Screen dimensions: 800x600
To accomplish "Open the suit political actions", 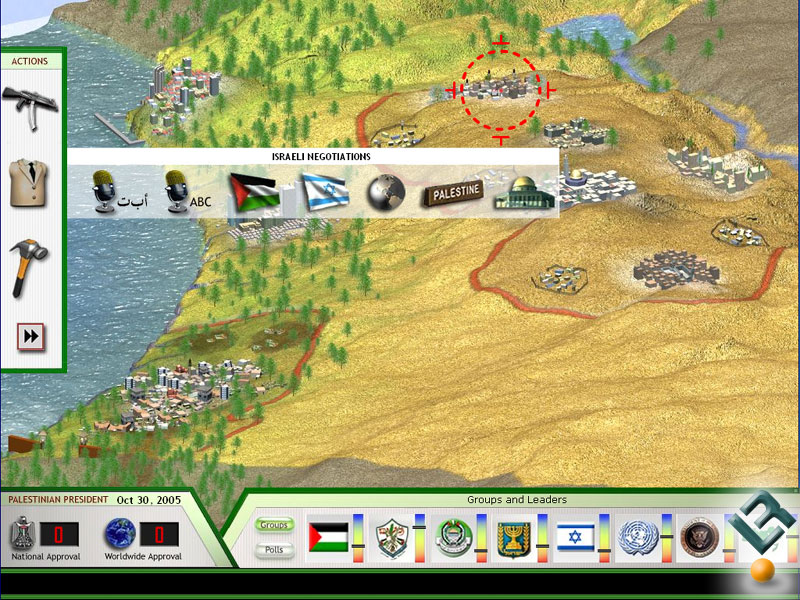I will [31, 182].
